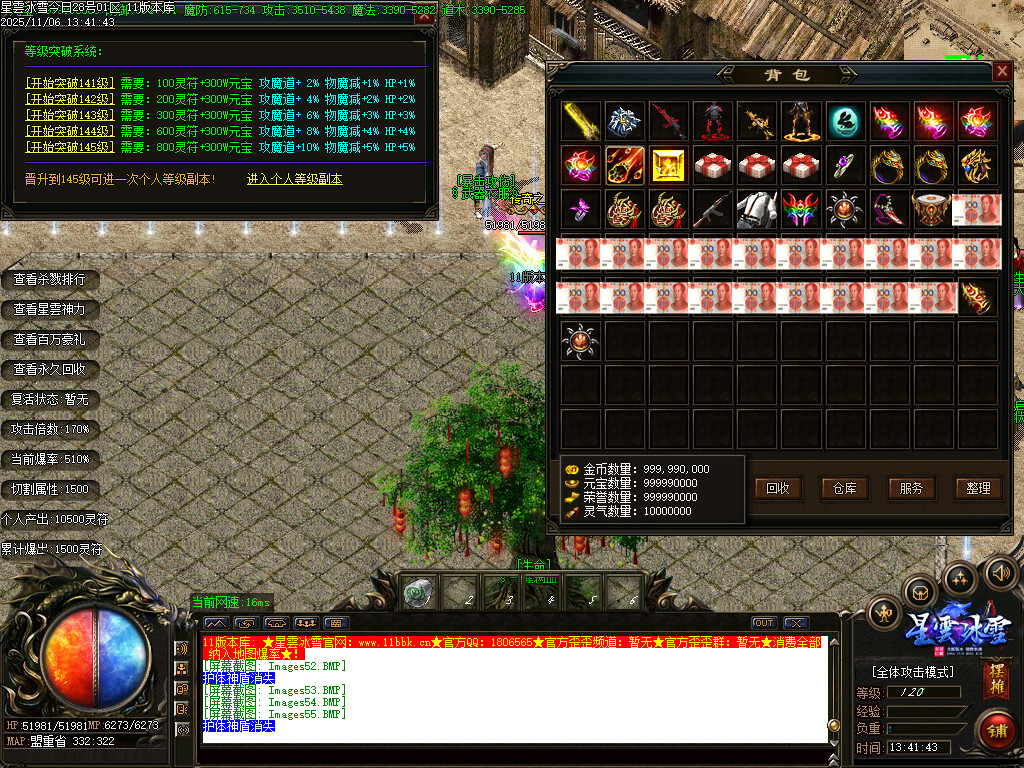Click the OUT button above chat
Screen dimensions: 1024x768
click(764, 623)
